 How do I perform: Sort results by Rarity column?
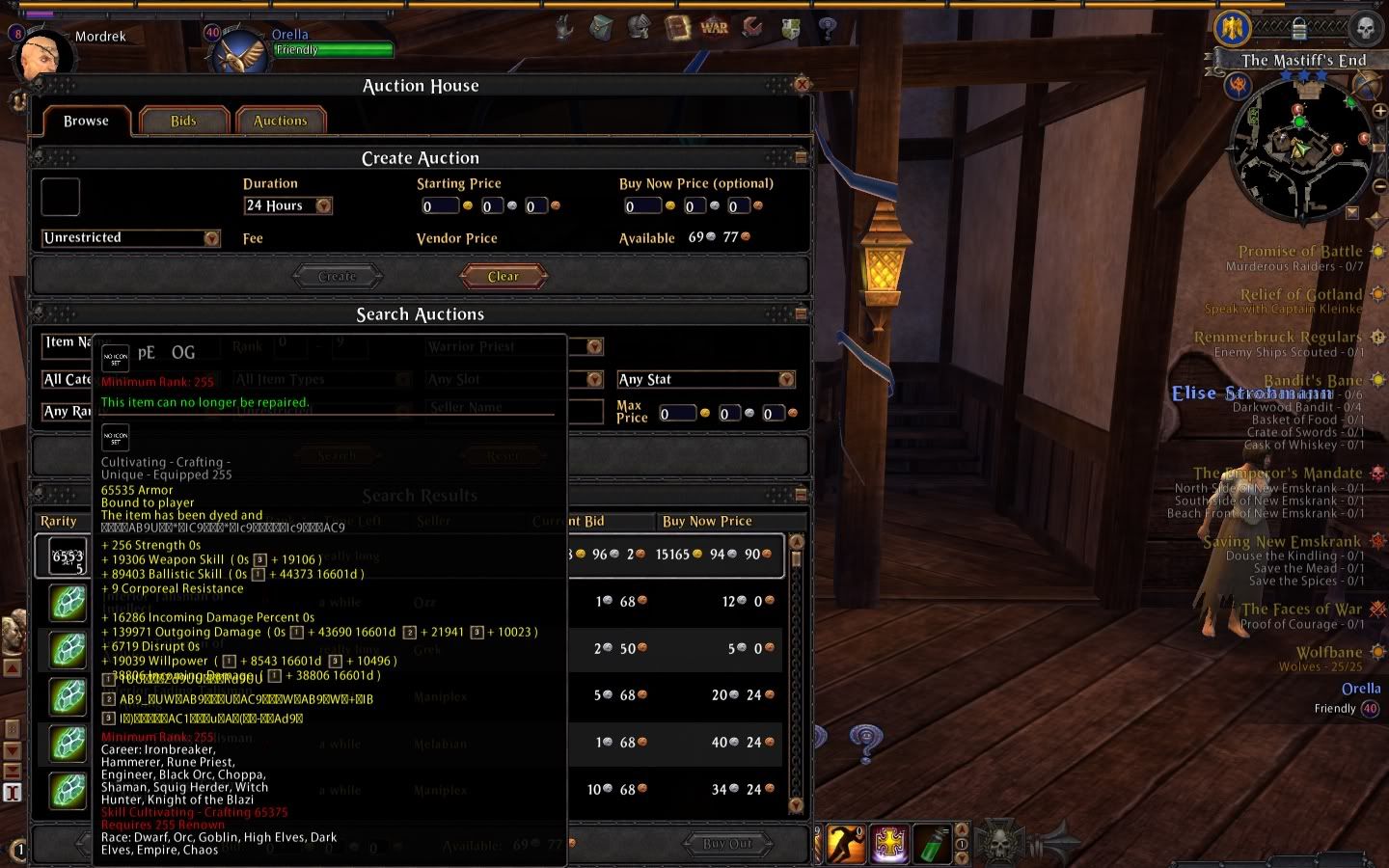tap(59, 522)
